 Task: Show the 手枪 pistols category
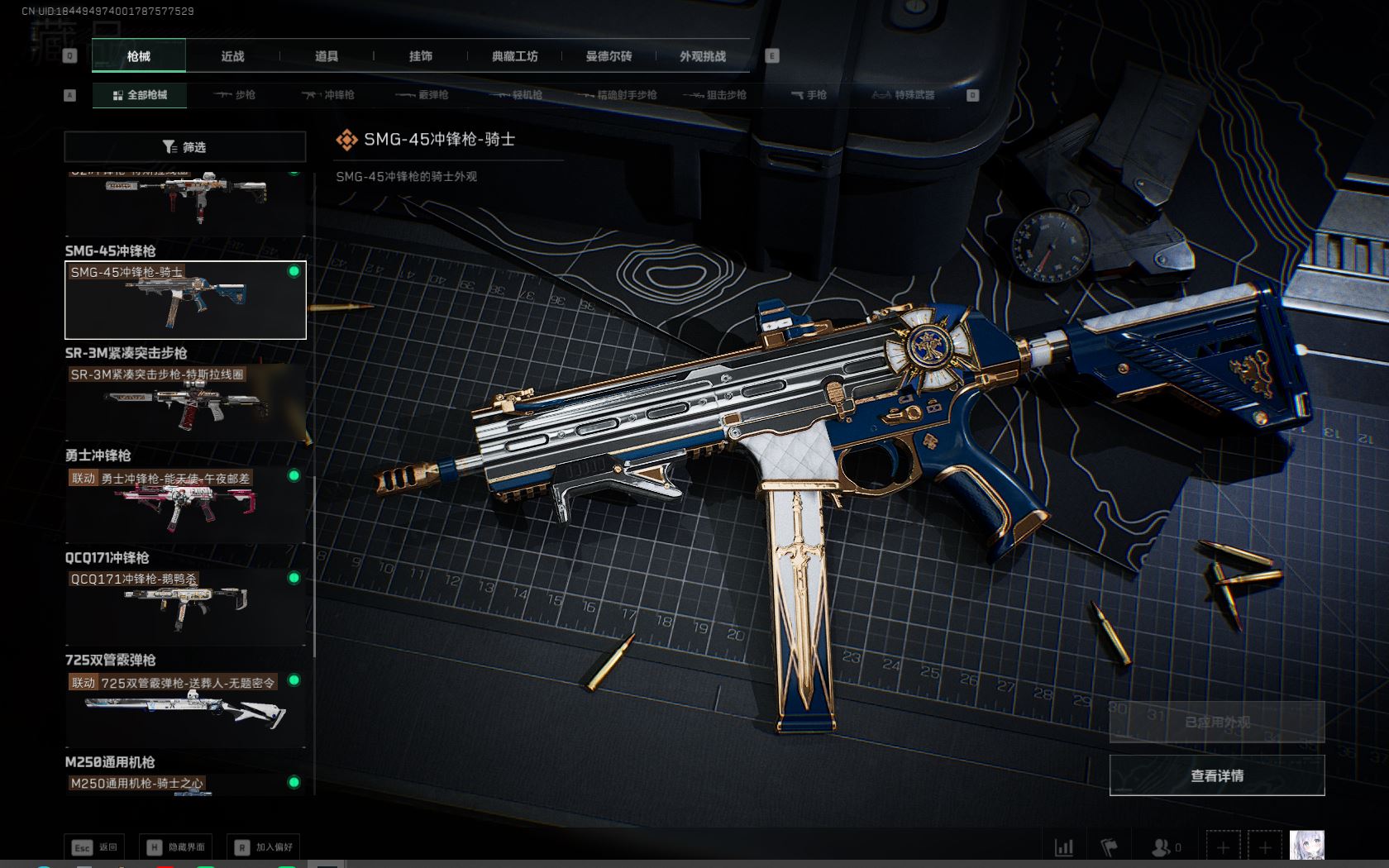pyautogui.click(x=809, y=95)
